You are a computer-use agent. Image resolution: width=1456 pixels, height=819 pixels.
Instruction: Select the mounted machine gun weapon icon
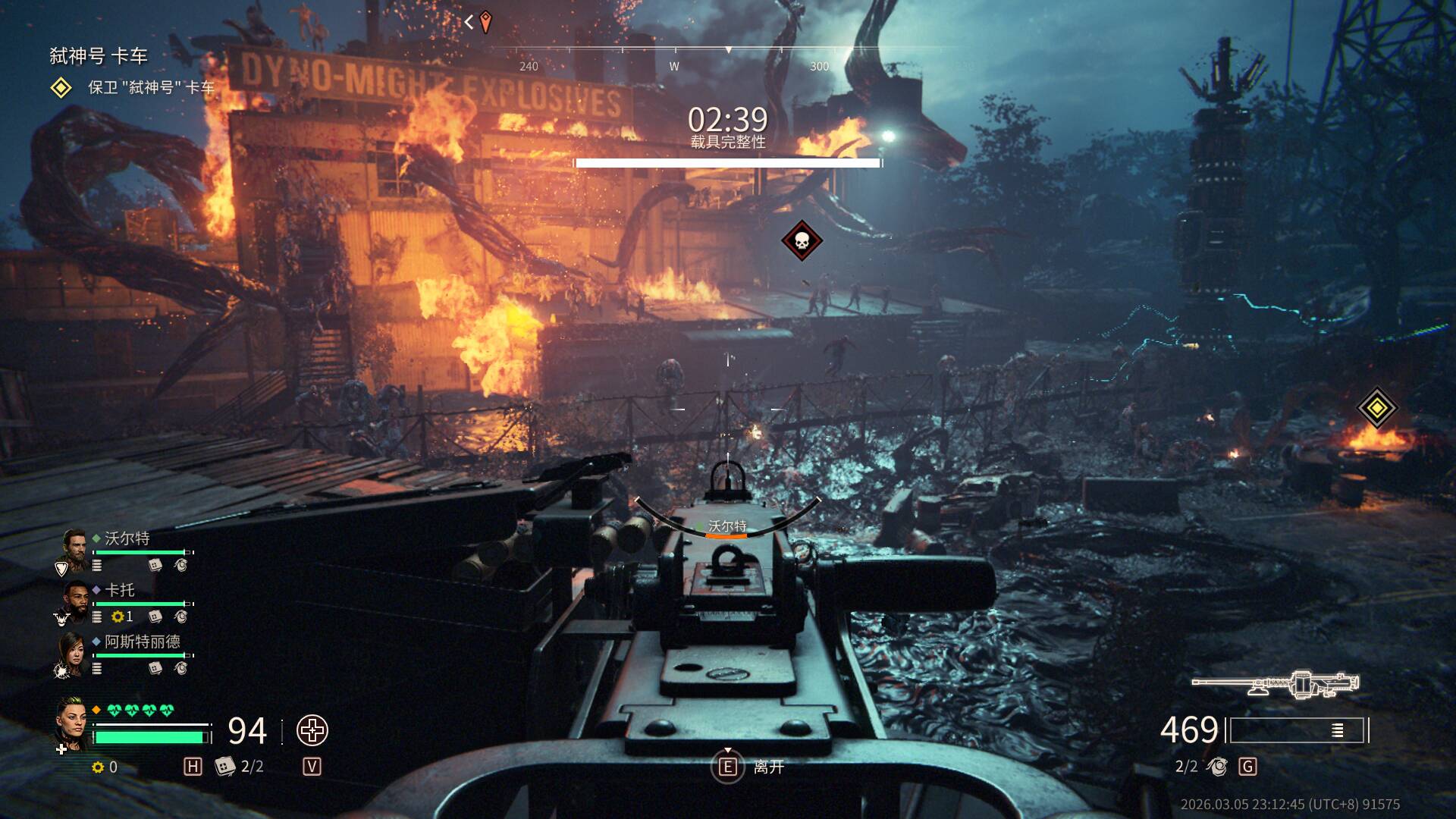tap(1276, 684)
